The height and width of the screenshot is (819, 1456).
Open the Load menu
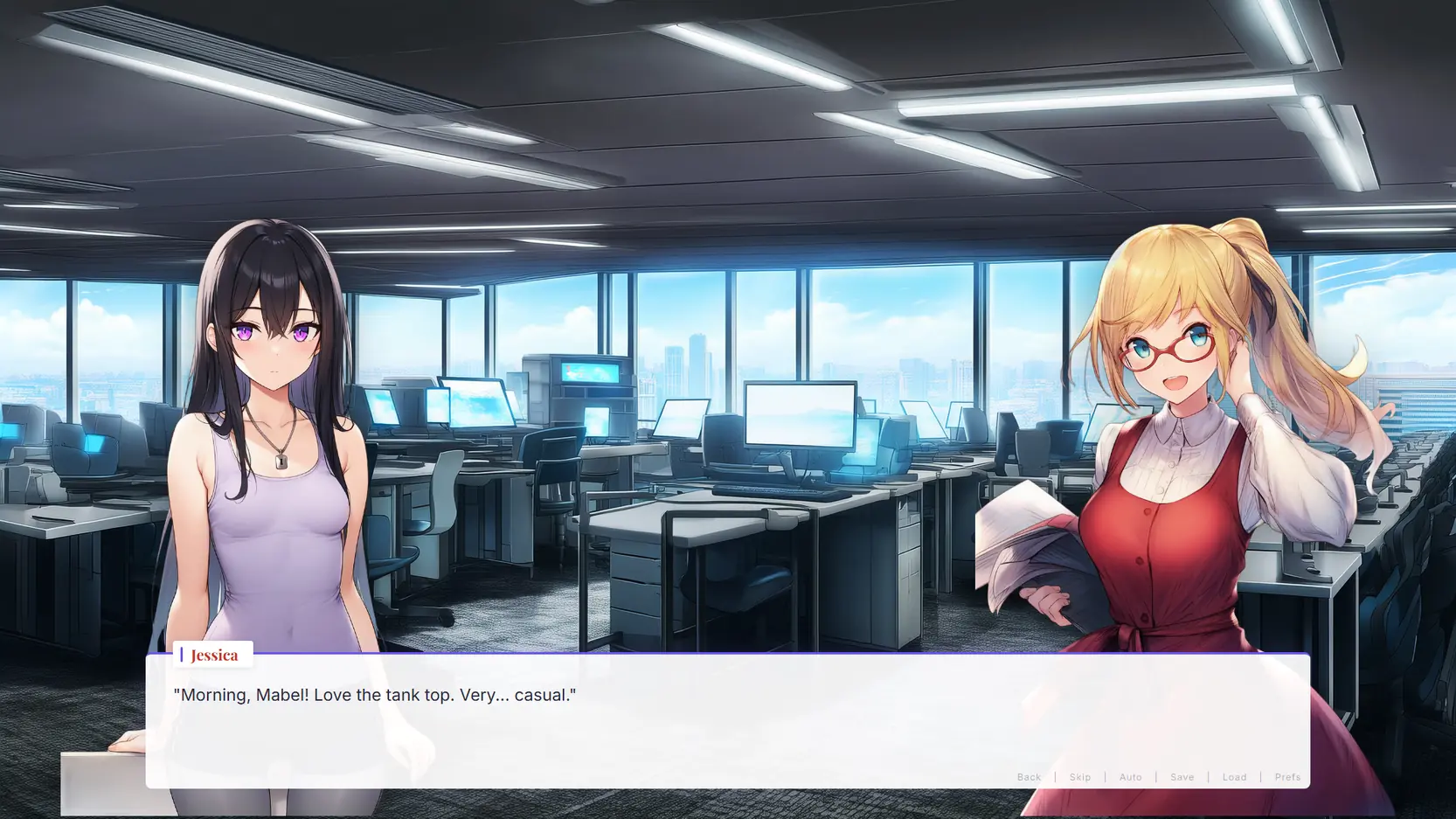[1234, 777]
